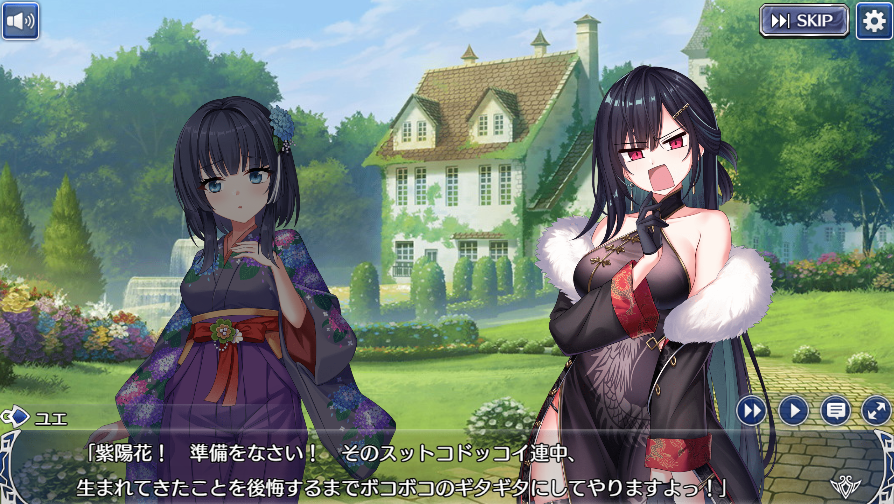Image resolution: width=894 pixels, height=504 pixels.
Task: Open the gear settings menu
Action: (x=873, y=20)
